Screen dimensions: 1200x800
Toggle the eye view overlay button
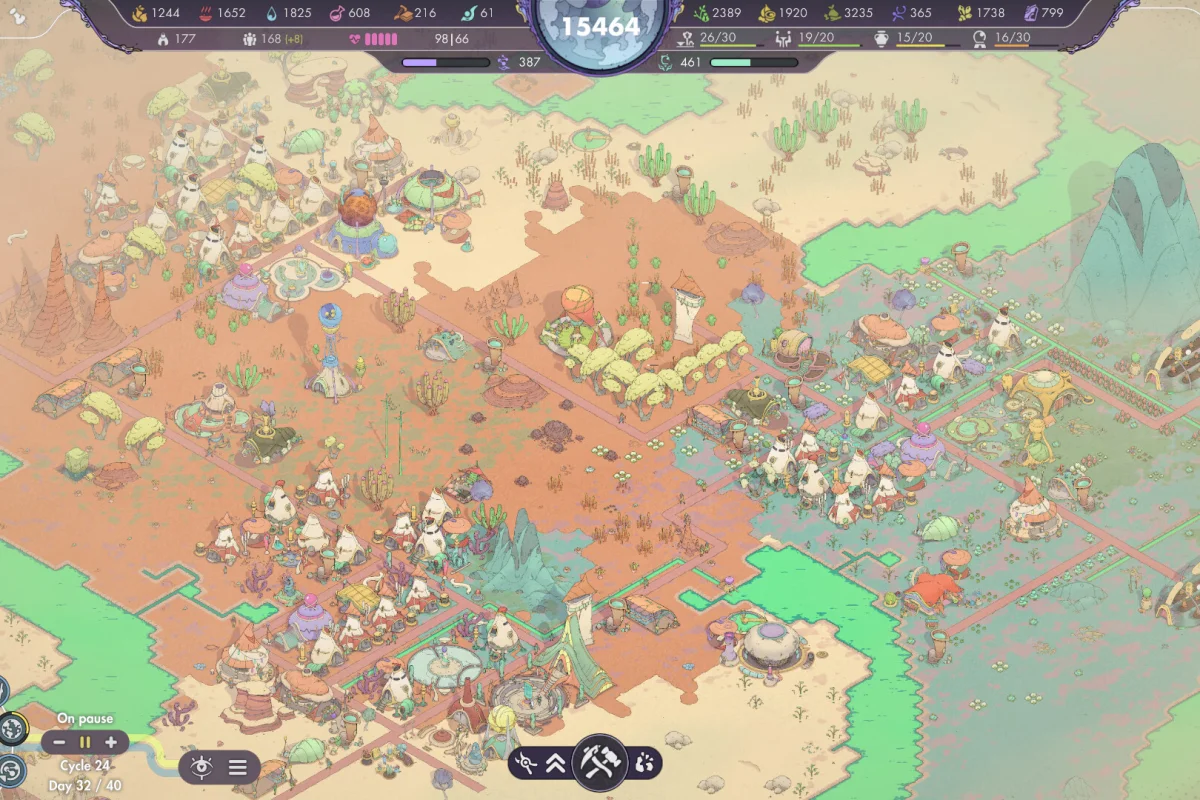point(202,767)
